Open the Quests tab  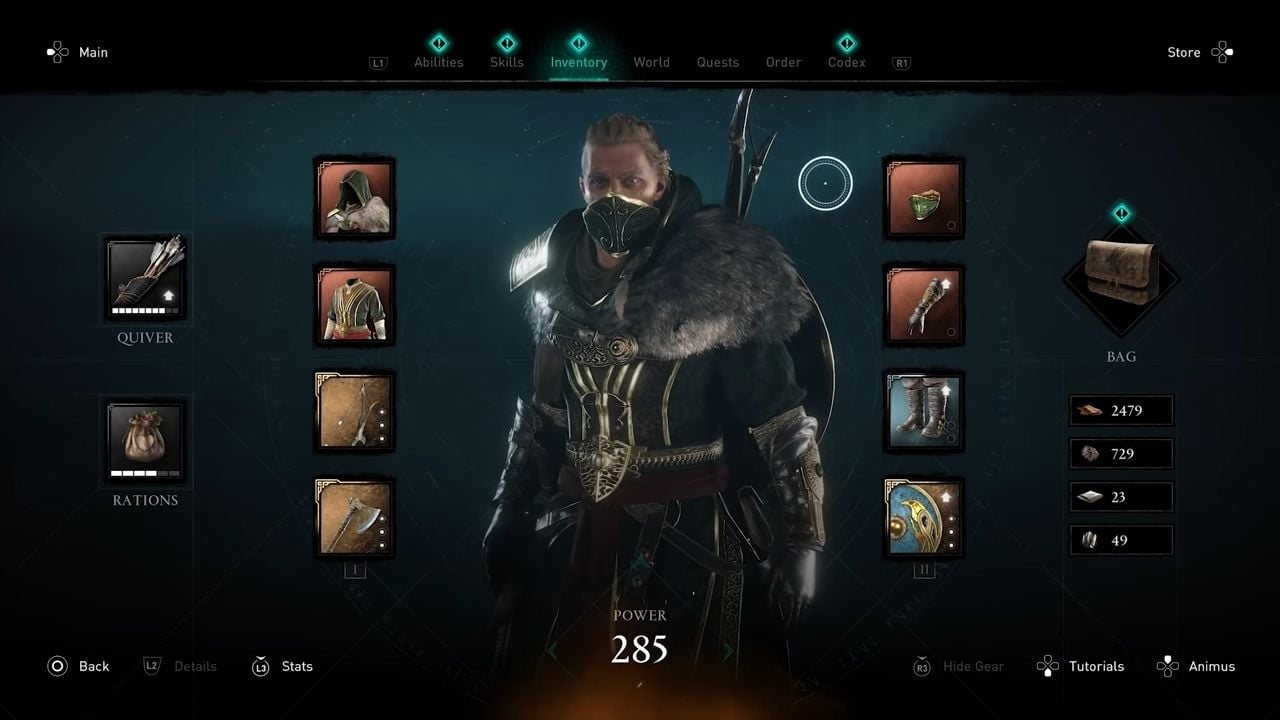point(717,62)
